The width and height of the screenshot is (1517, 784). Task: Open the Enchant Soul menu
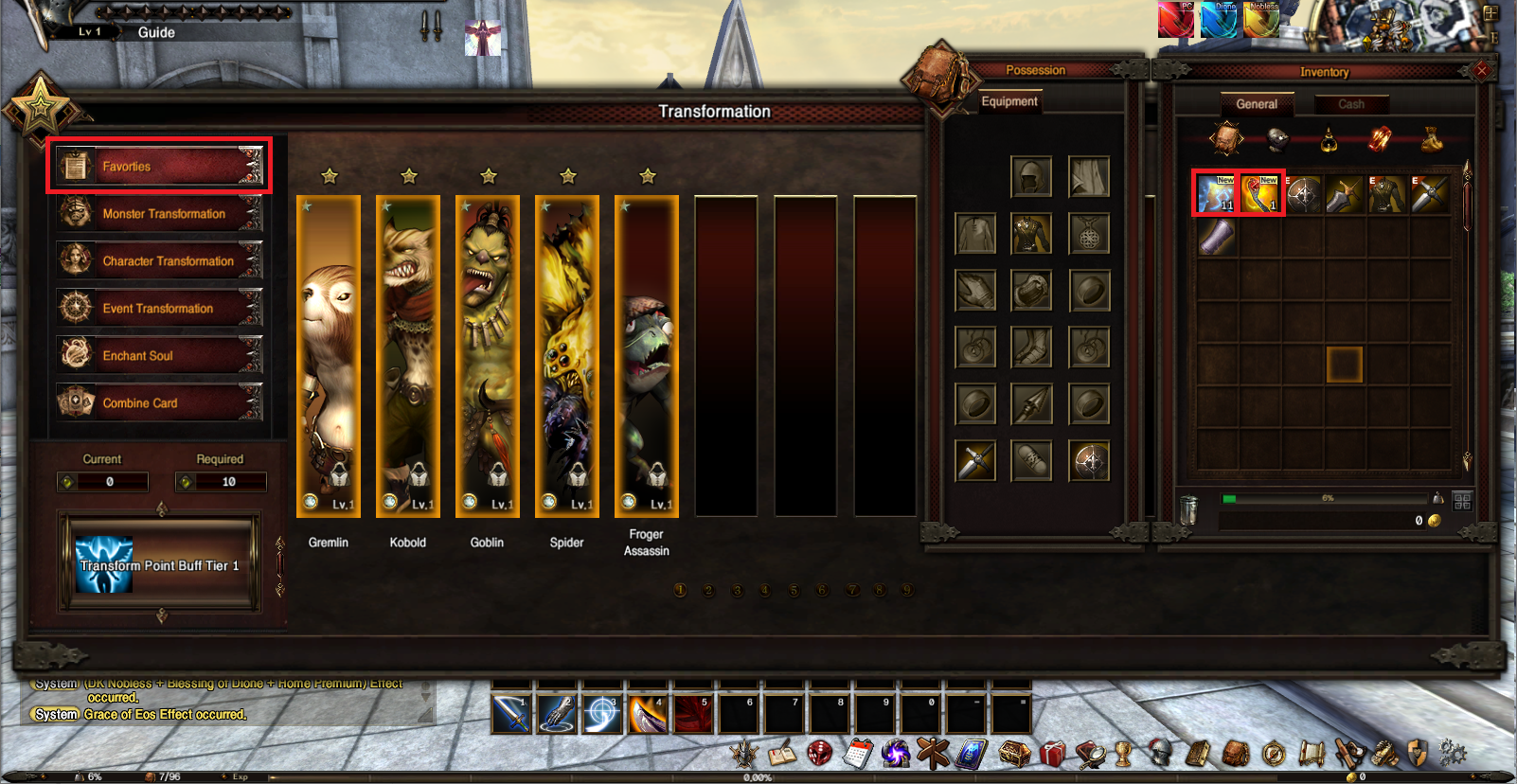click(159, 356)
